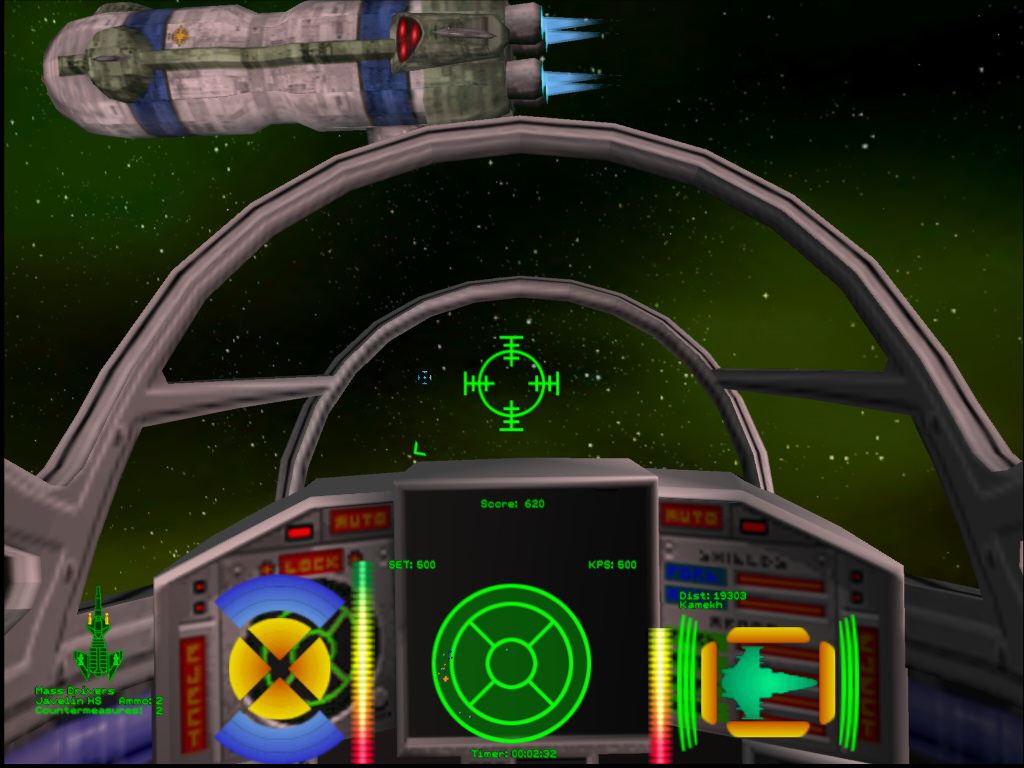Toggle the AUTO light above the SHIELDS panel
Viewport: 1024px width, 768px height.
tap(691, 517)
